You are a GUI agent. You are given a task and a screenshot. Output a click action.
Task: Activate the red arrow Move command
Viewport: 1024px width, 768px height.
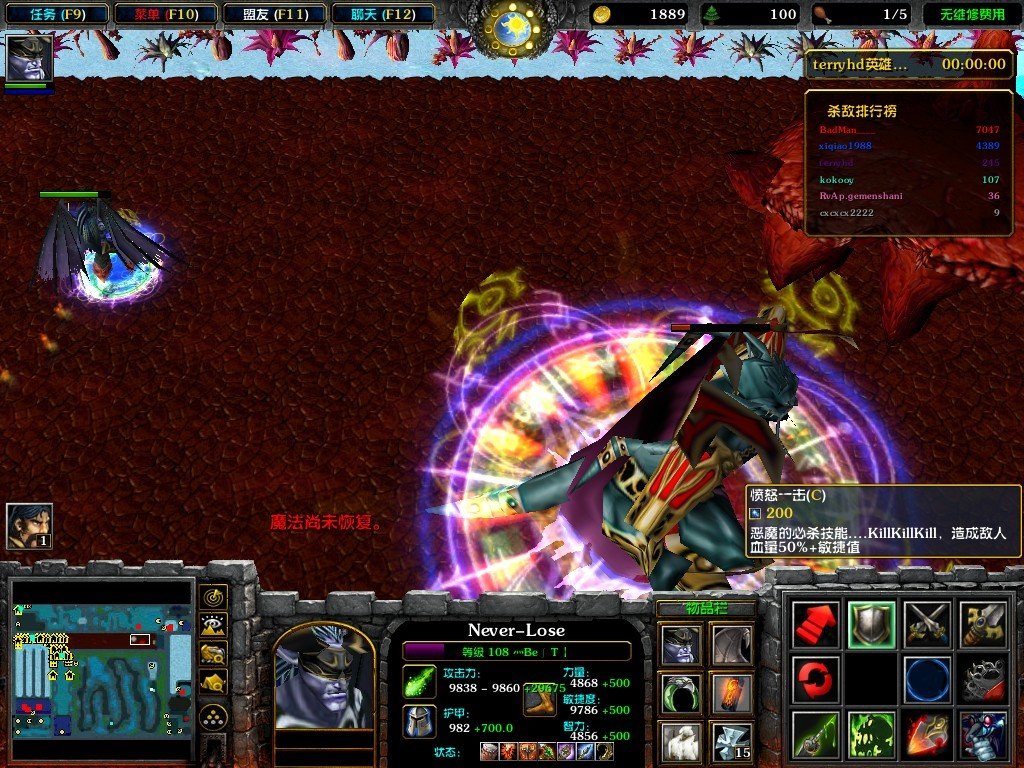point(815,624)
